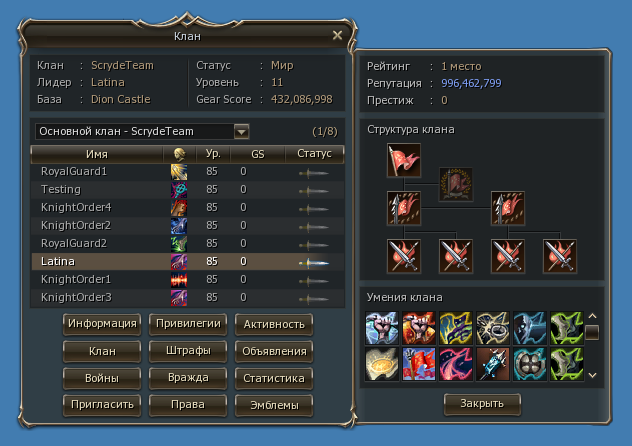
Task: Click the Закрыть button
Action: click(482, 403)
